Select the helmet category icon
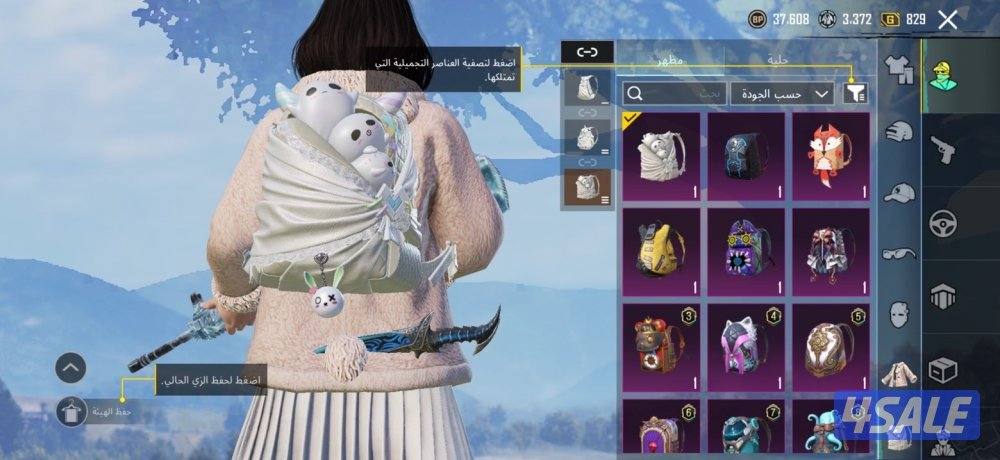 (901, 132)
